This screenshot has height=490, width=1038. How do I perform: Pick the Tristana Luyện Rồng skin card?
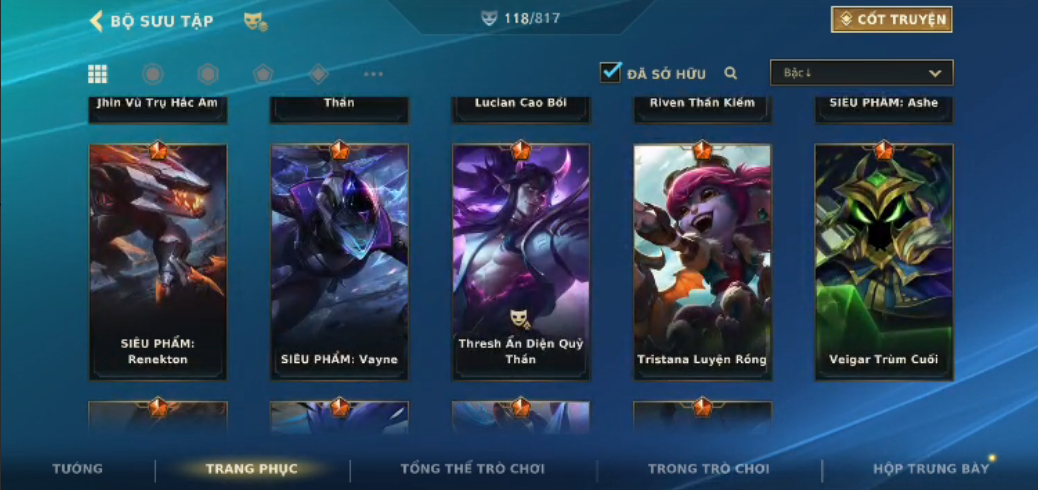point(702,261)
